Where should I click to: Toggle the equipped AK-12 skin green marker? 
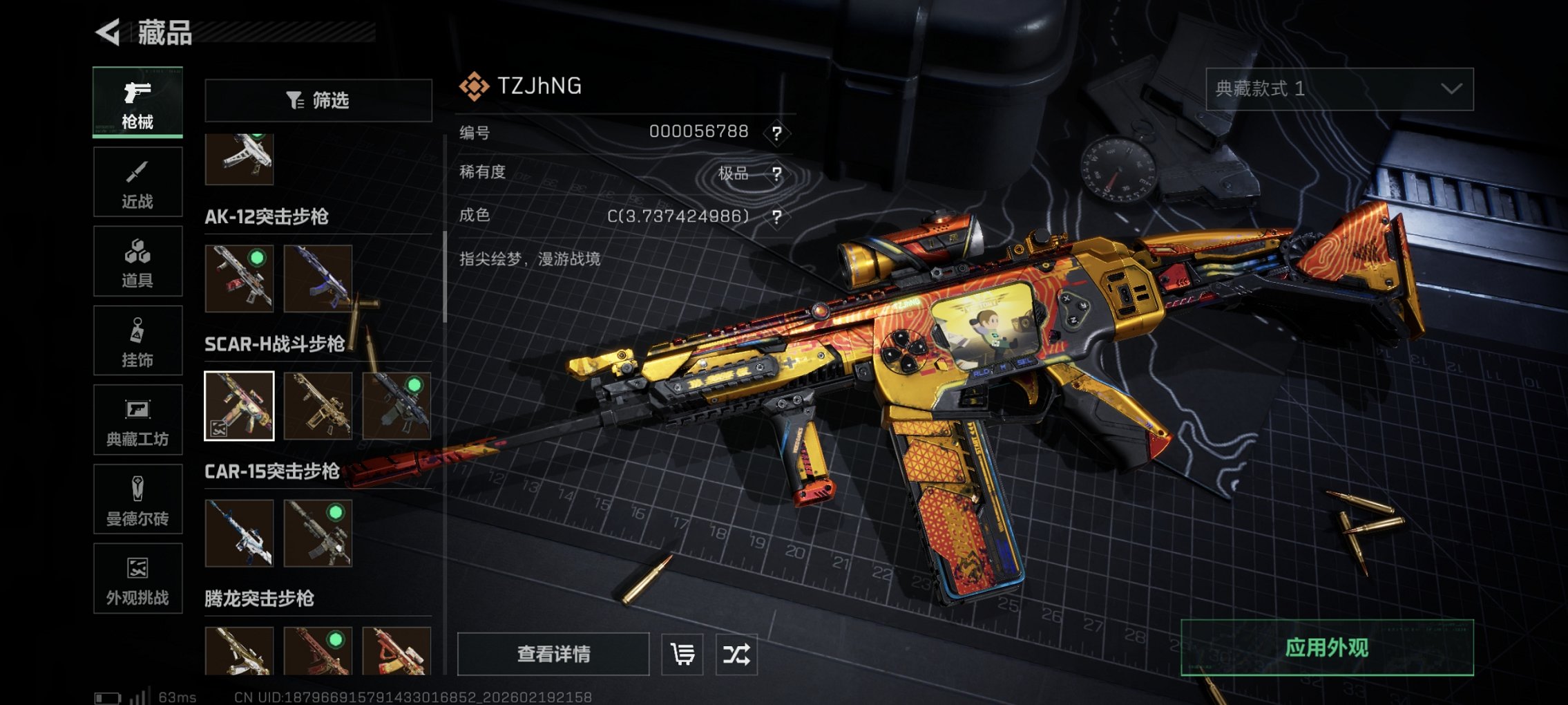point(258,258)
